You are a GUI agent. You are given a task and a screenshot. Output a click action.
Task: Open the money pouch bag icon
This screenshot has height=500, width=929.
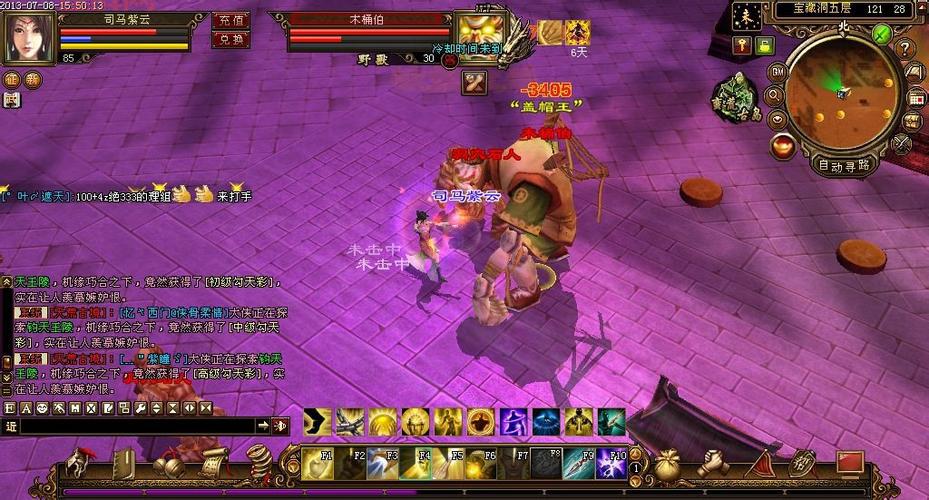pos(667,463)
